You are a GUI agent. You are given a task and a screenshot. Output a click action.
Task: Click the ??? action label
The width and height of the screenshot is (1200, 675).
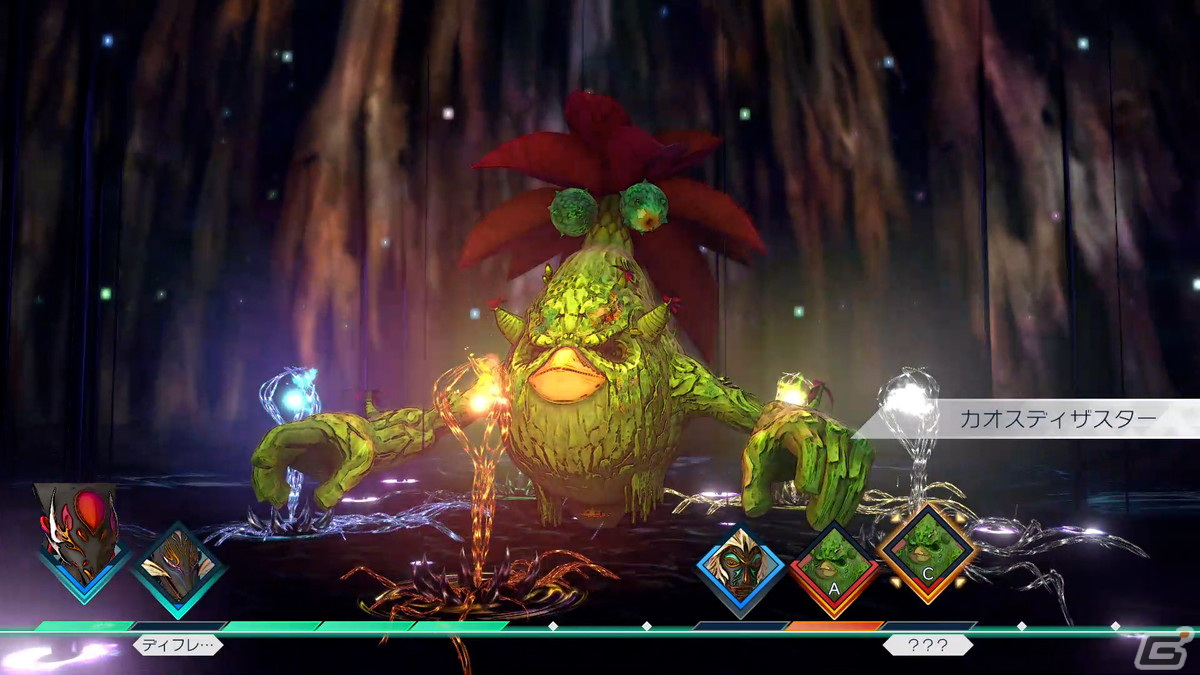[x=927, y=645]
